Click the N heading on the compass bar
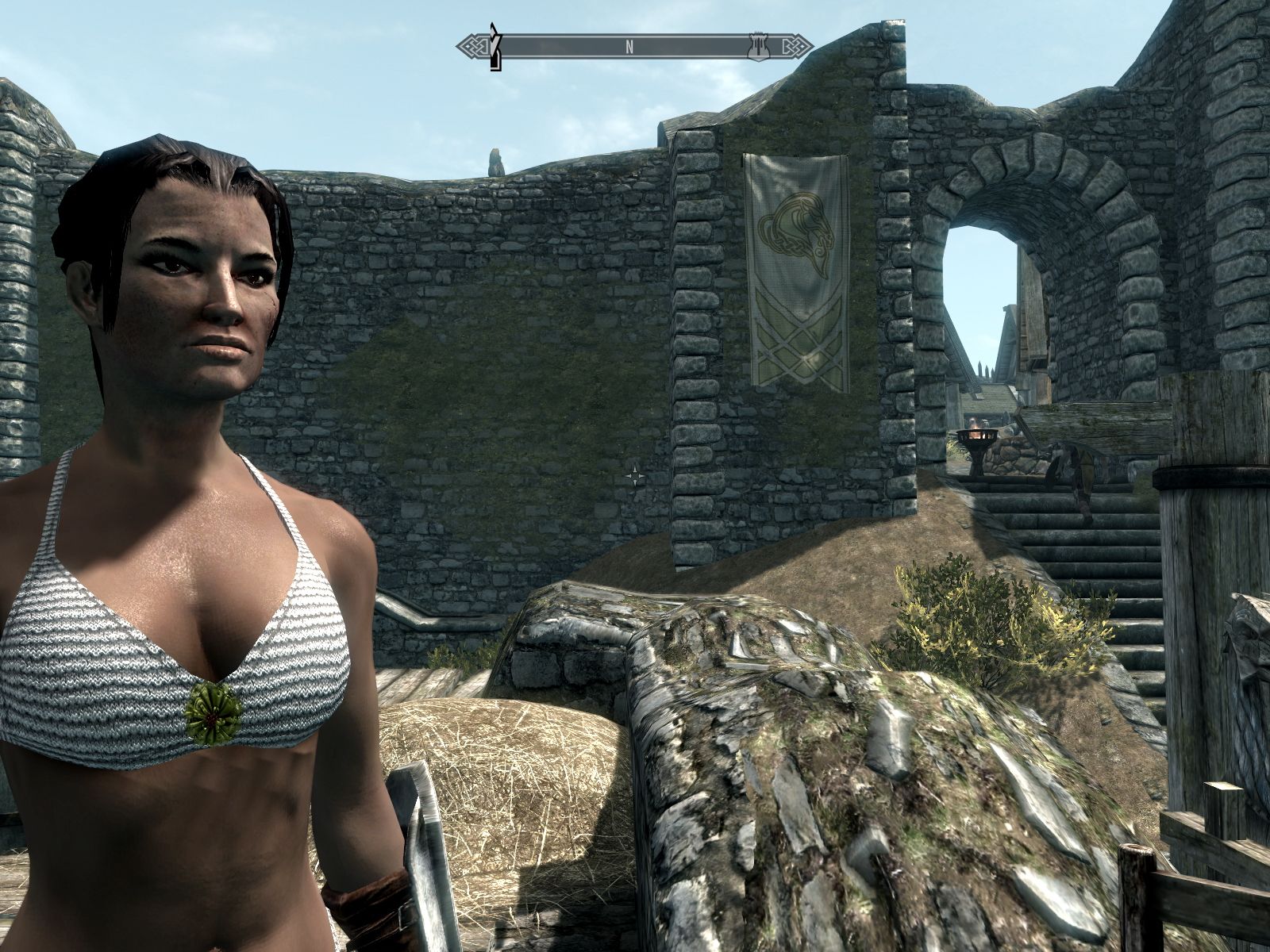1270x952 pixels. pyautogui.click(x=629, y=46)
